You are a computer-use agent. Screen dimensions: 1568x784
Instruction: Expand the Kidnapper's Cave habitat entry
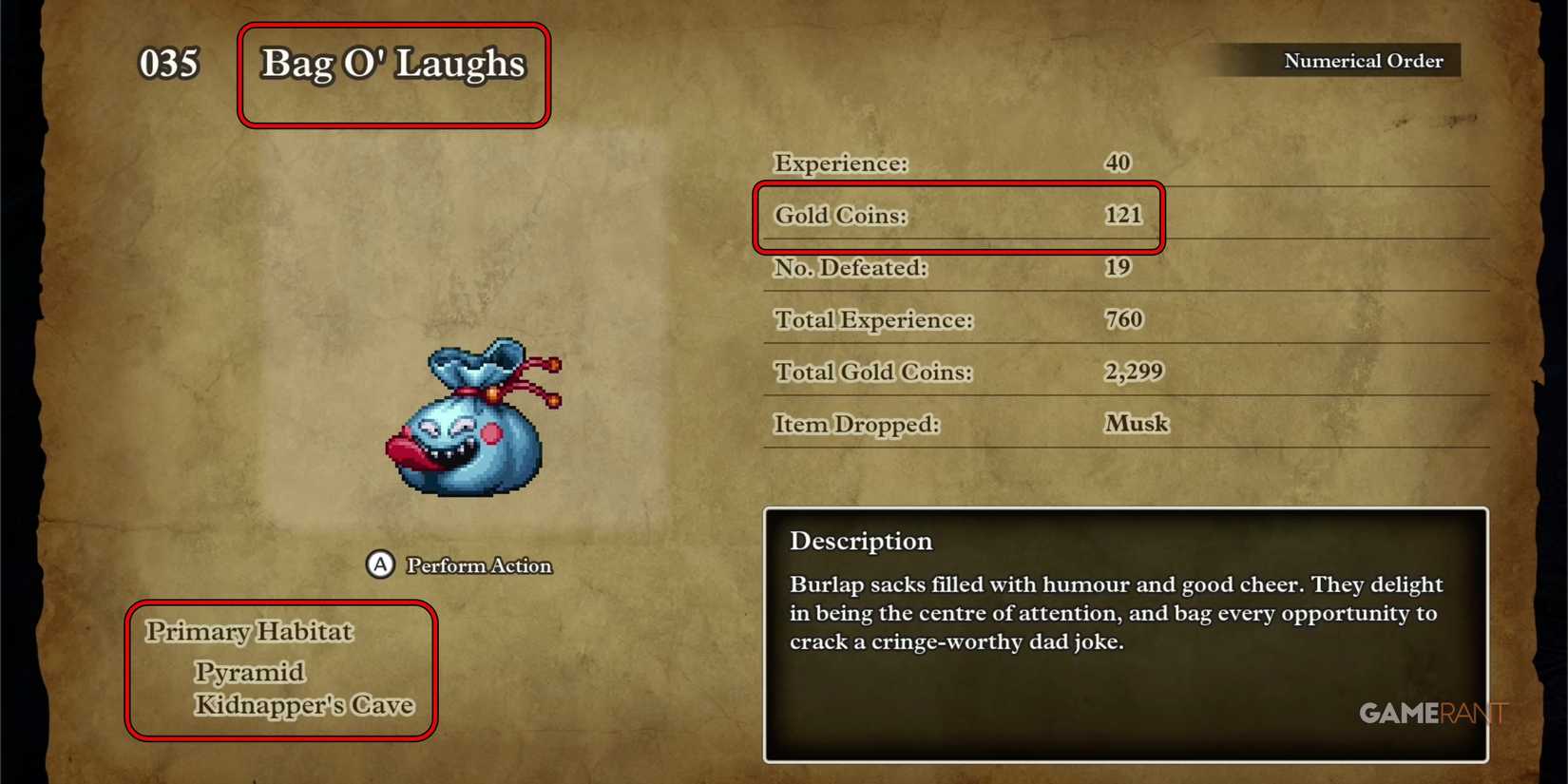[305, 705]
